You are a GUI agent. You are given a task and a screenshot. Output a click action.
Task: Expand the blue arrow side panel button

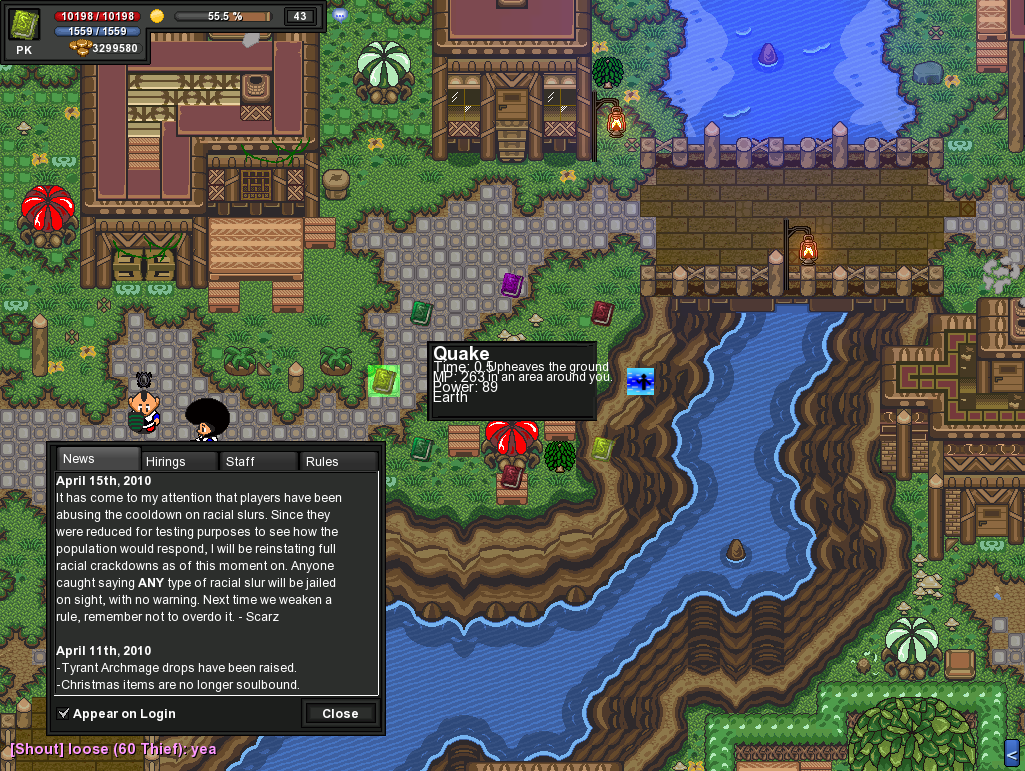click(1011, 752)
